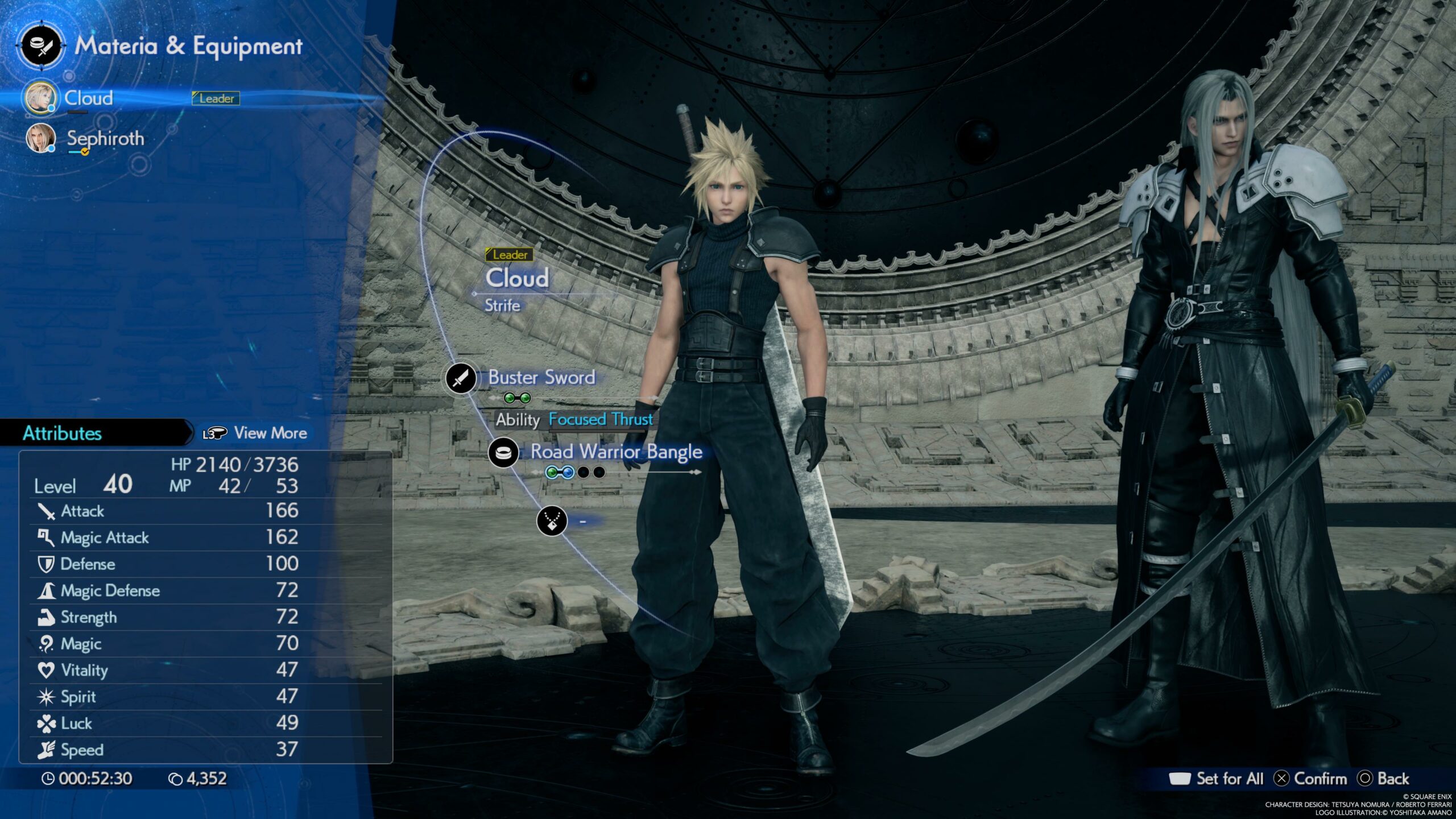1456x819 pixels.
Task: Select the empty accessory slot
Action: tap(552, 520)
